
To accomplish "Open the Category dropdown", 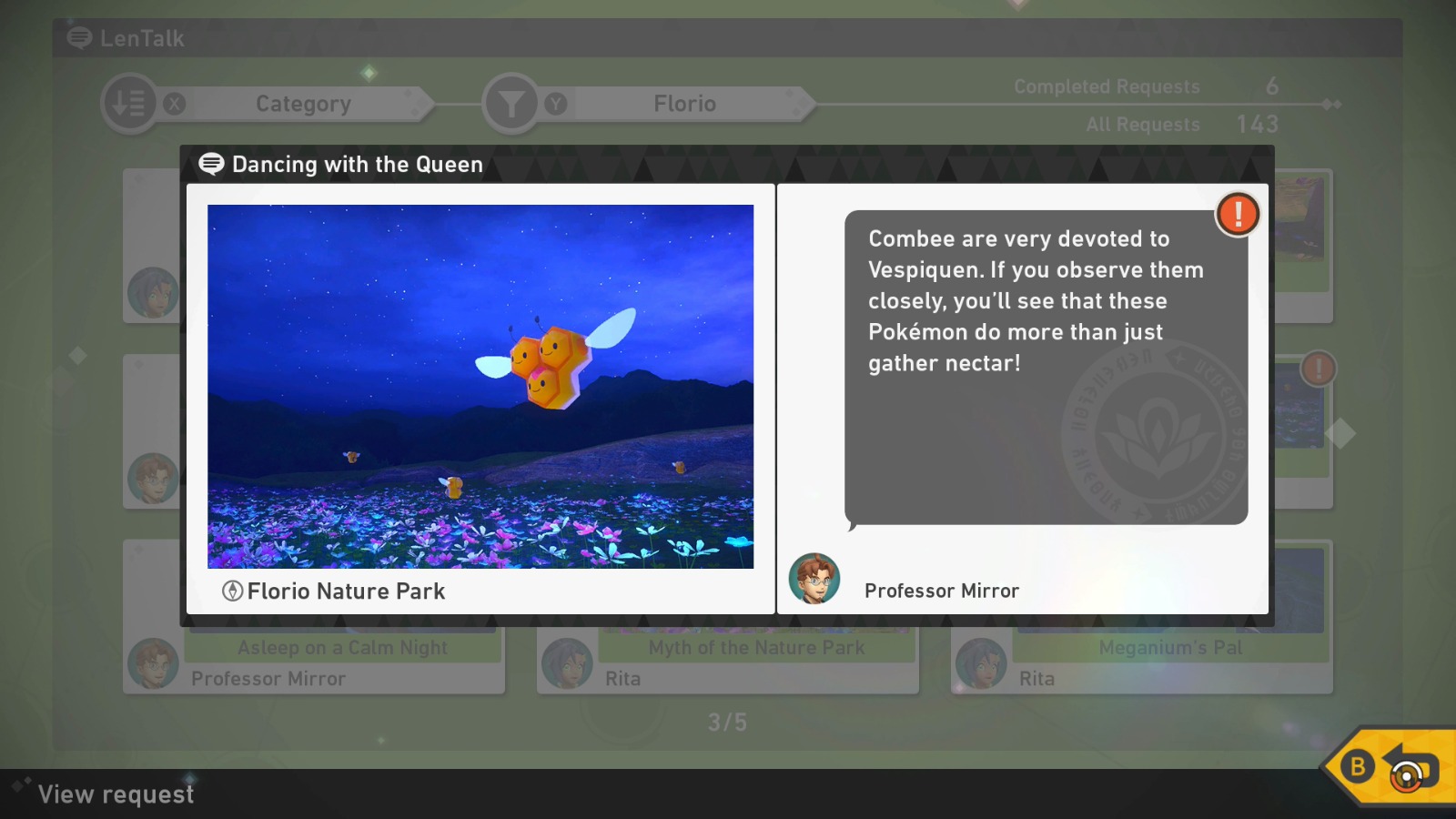I will [x=304, y=103].
